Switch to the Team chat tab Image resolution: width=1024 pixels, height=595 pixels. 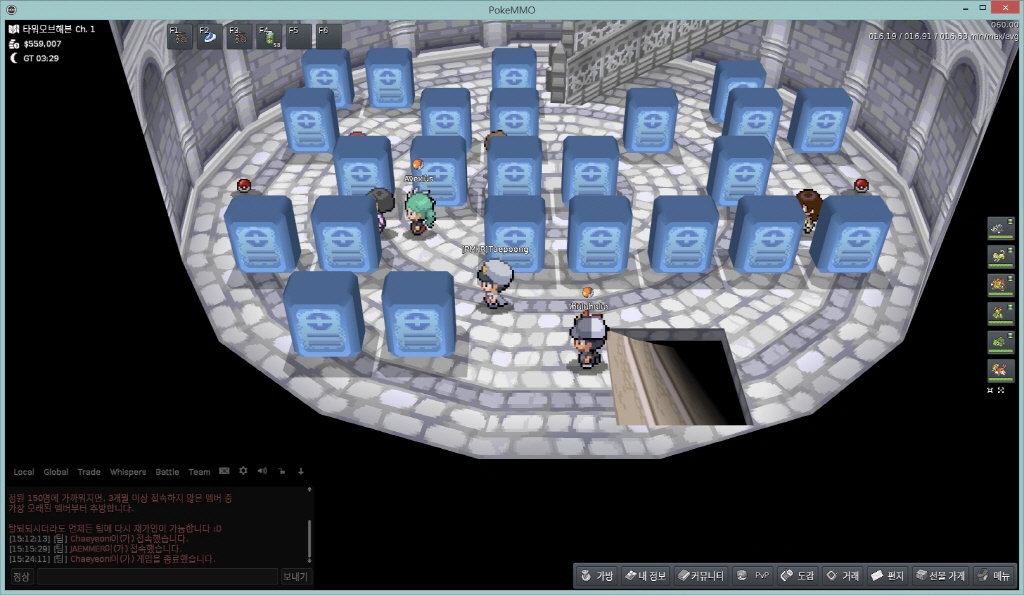(x=199, y=472)
